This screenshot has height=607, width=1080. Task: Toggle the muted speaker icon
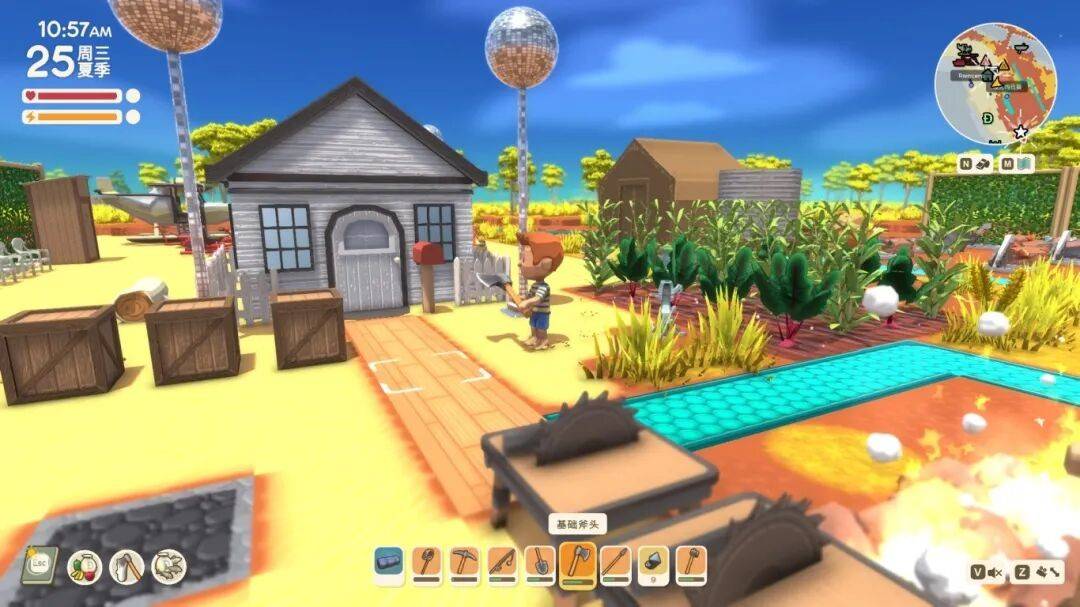tap(995, 572)
